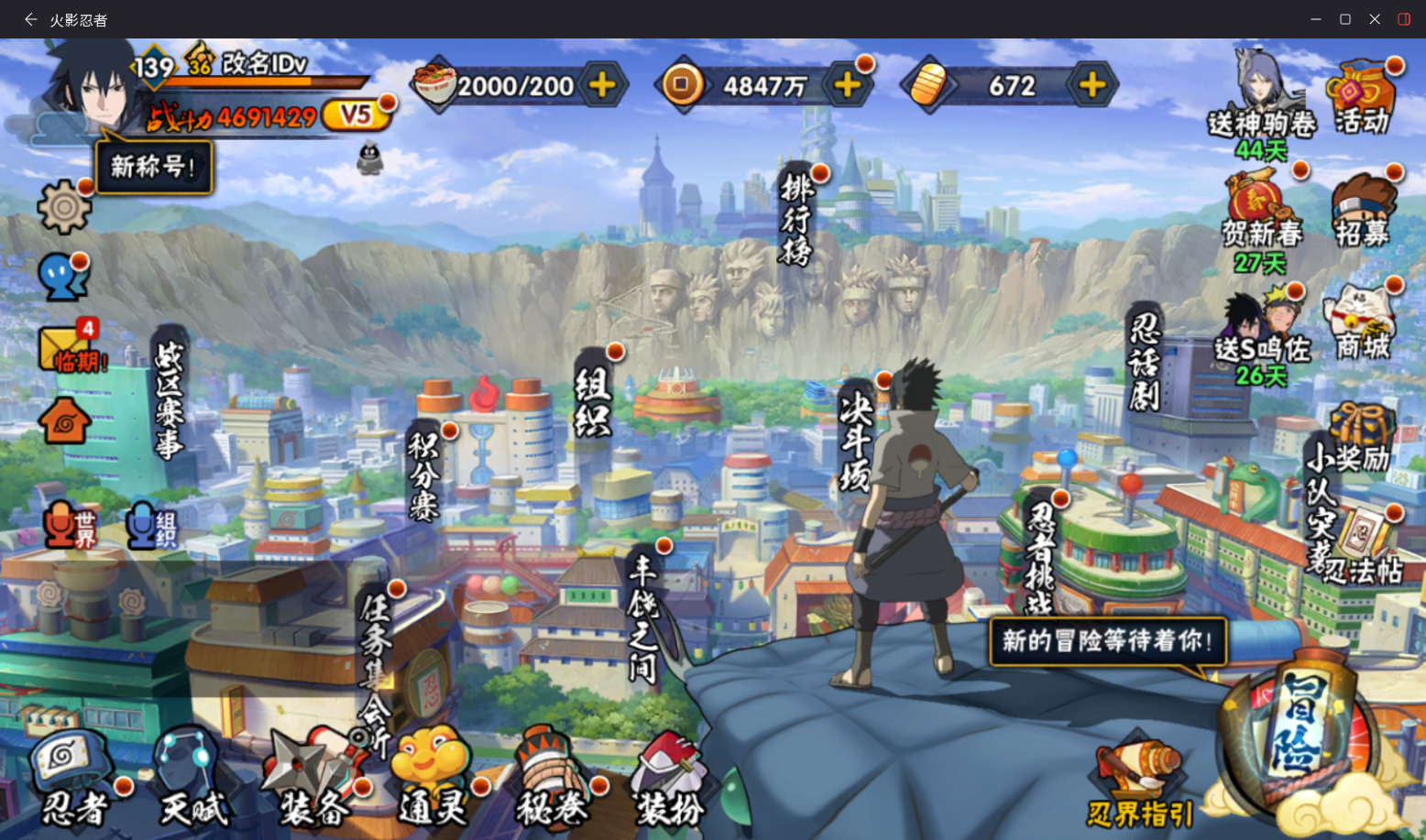
Task: Open the 活动 events panel
Action: pos(1362,99)
